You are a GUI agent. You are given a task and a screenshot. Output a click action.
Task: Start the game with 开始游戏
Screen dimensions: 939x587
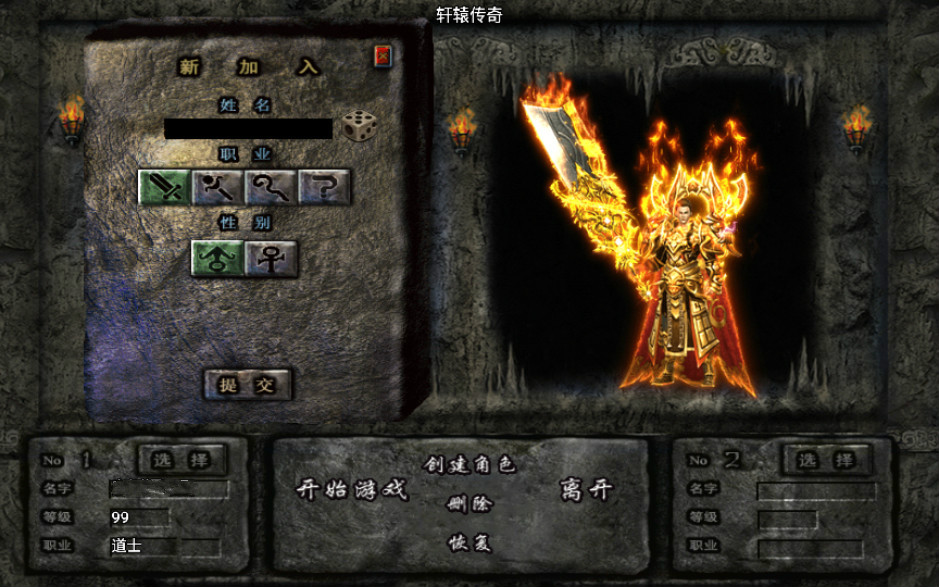click(x=352, y=490)
